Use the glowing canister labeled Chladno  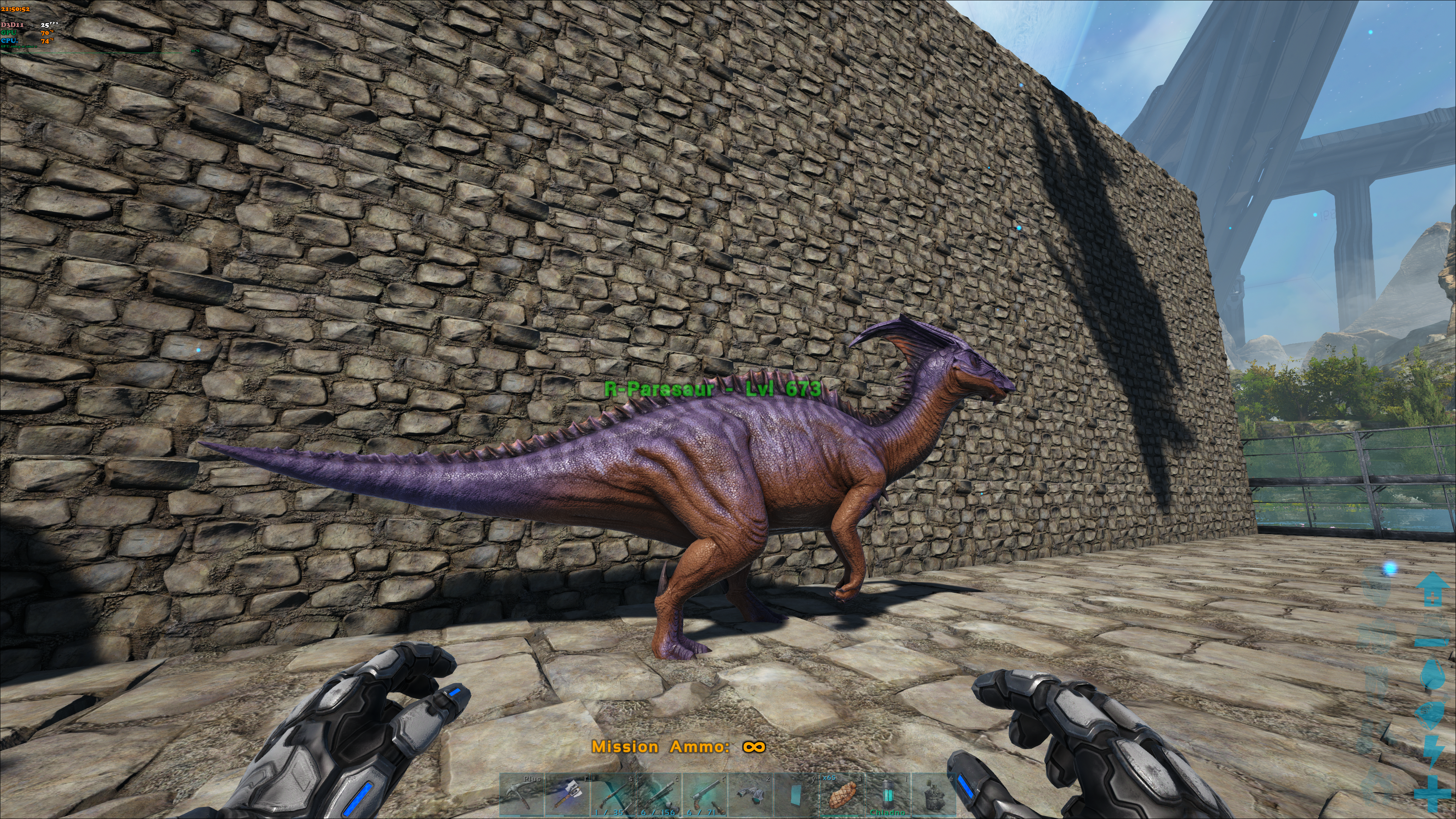[x=888, y=794]
